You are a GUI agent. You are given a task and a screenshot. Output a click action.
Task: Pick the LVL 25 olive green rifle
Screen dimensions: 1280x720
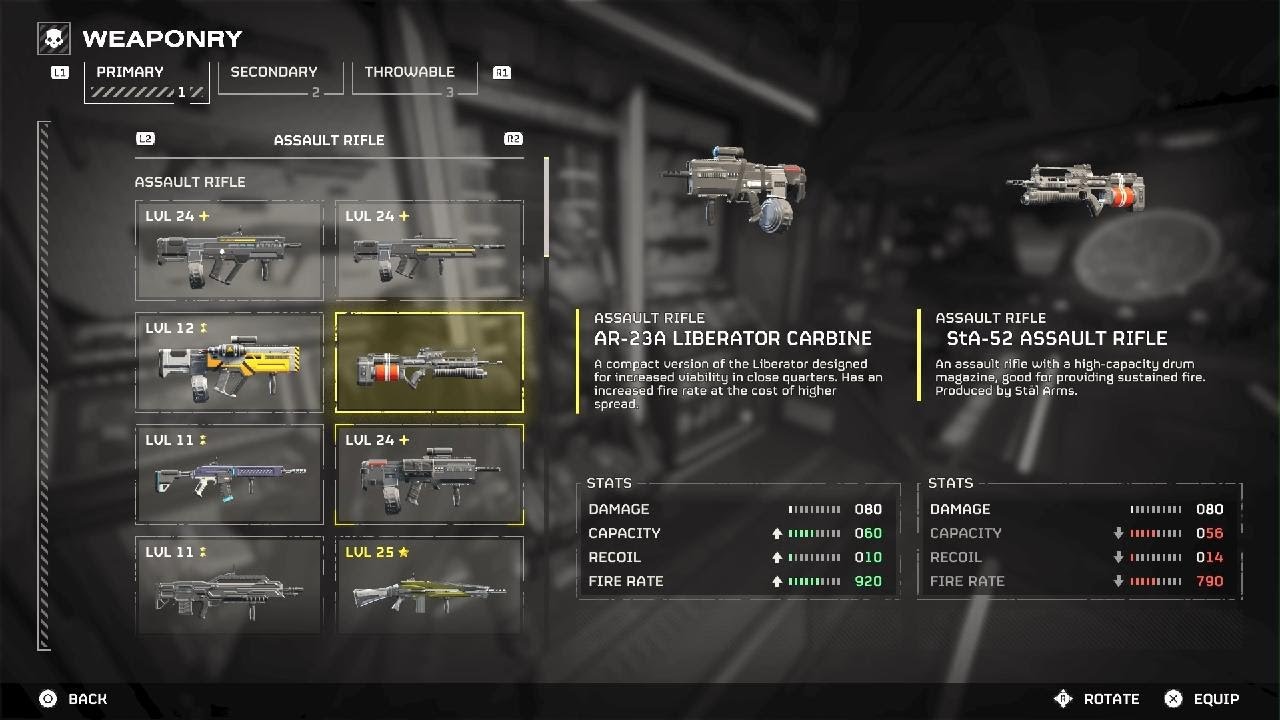[x=429, y=585]
